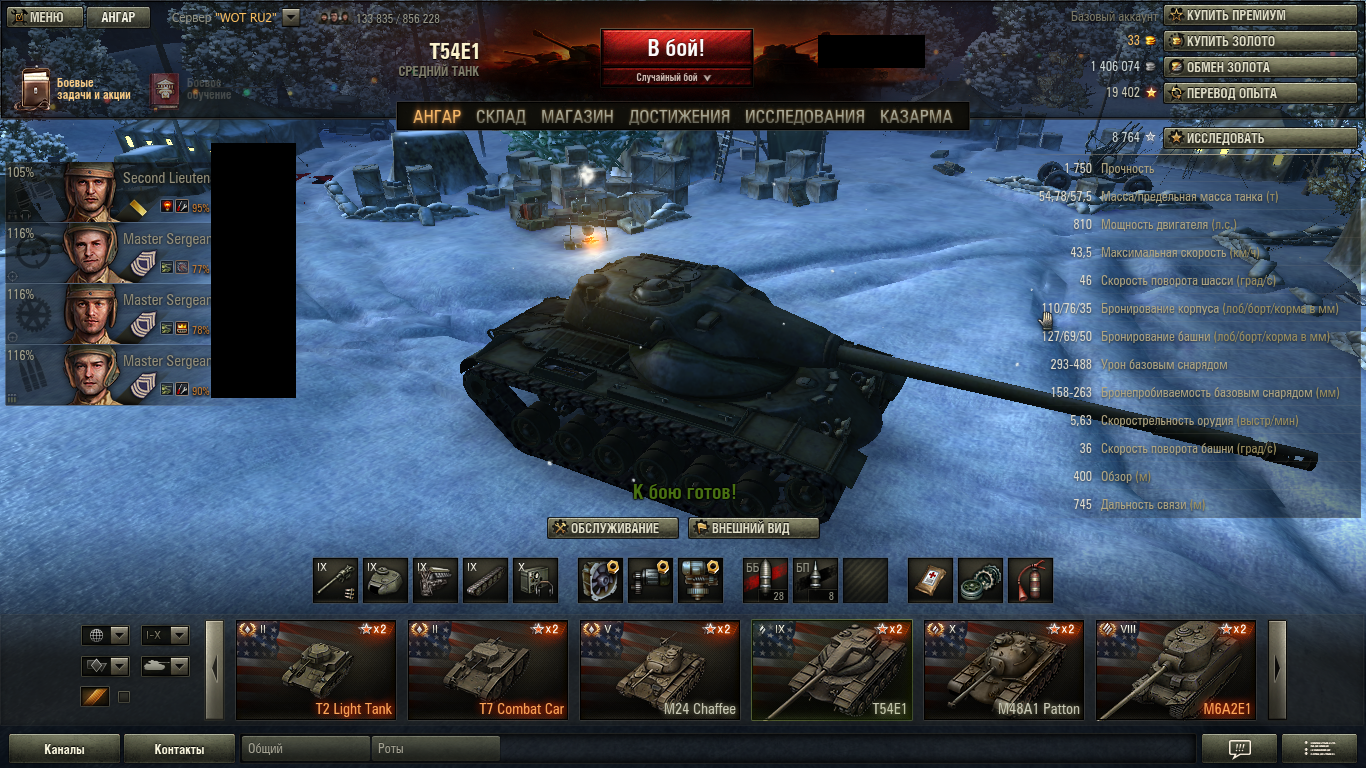Open the МЕНЮ main menu
The width and height of the screenshot is (1366, 768).
coord(42,17)
